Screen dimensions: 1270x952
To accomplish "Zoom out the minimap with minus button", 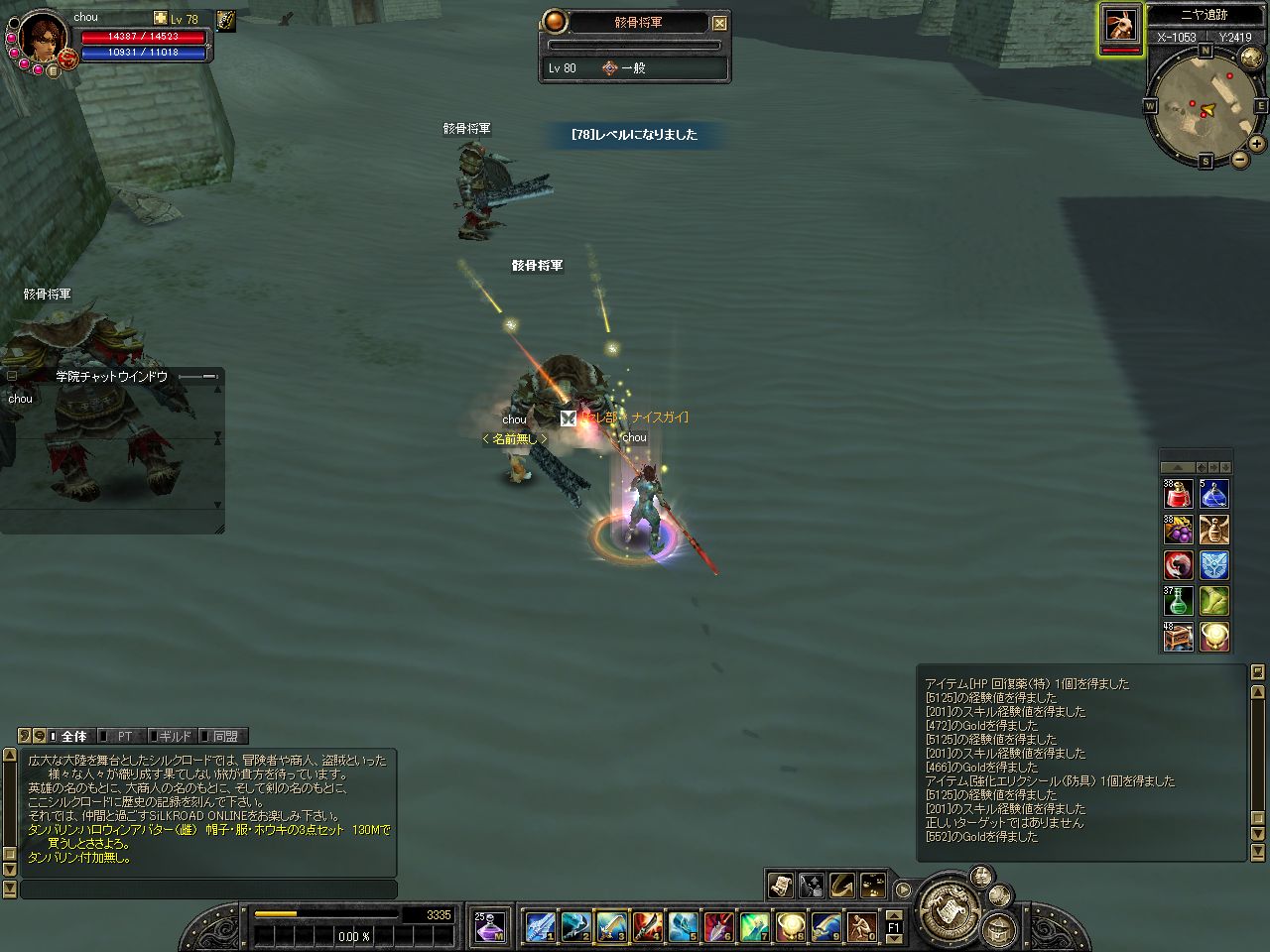I will point(1240,160).
